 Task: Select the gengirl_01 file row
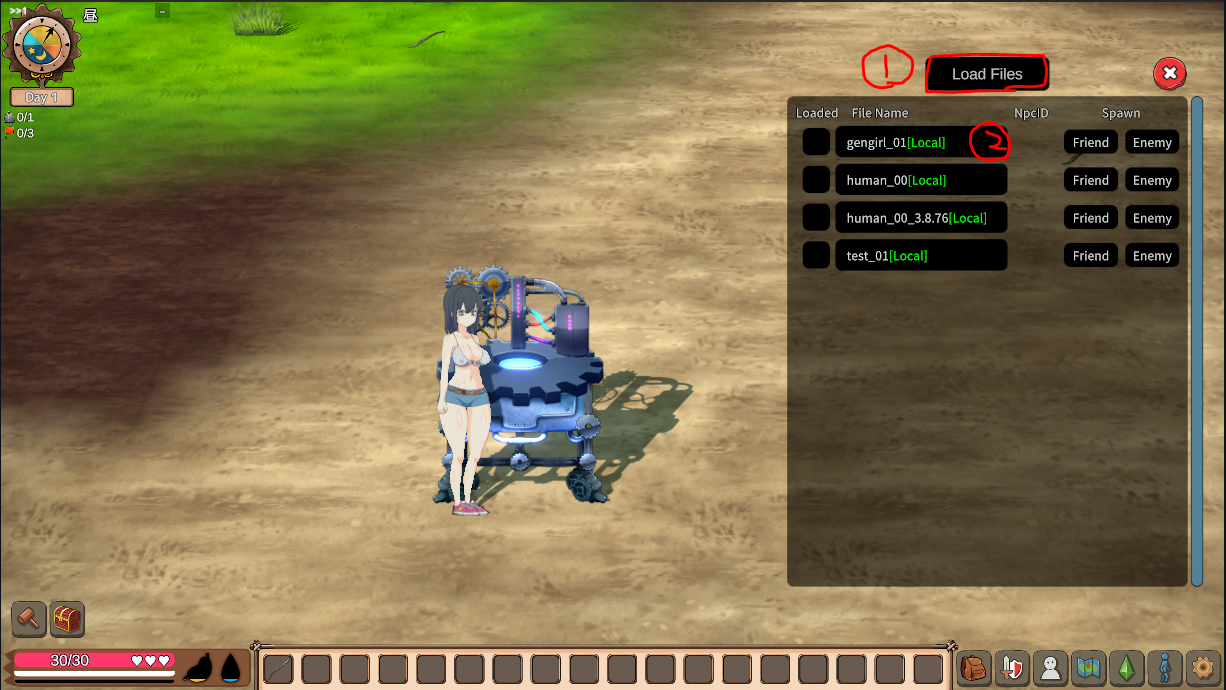920,143
